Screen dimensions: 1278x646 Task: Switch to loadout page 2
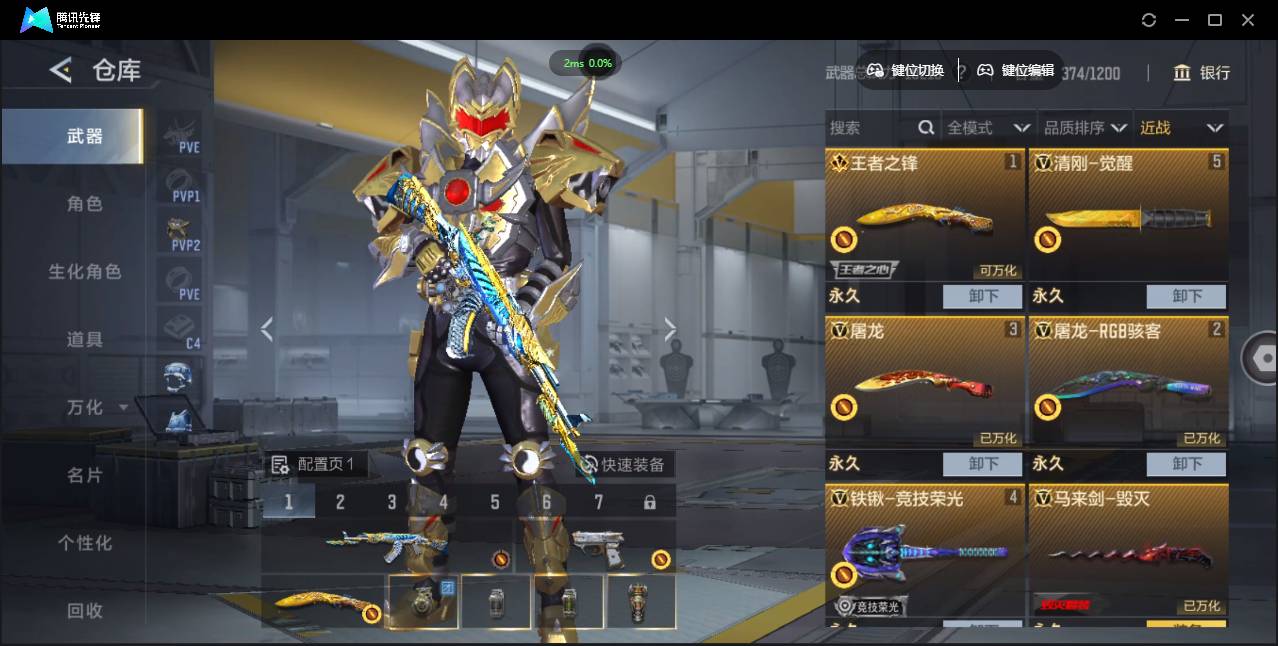(x=340, y=502)
